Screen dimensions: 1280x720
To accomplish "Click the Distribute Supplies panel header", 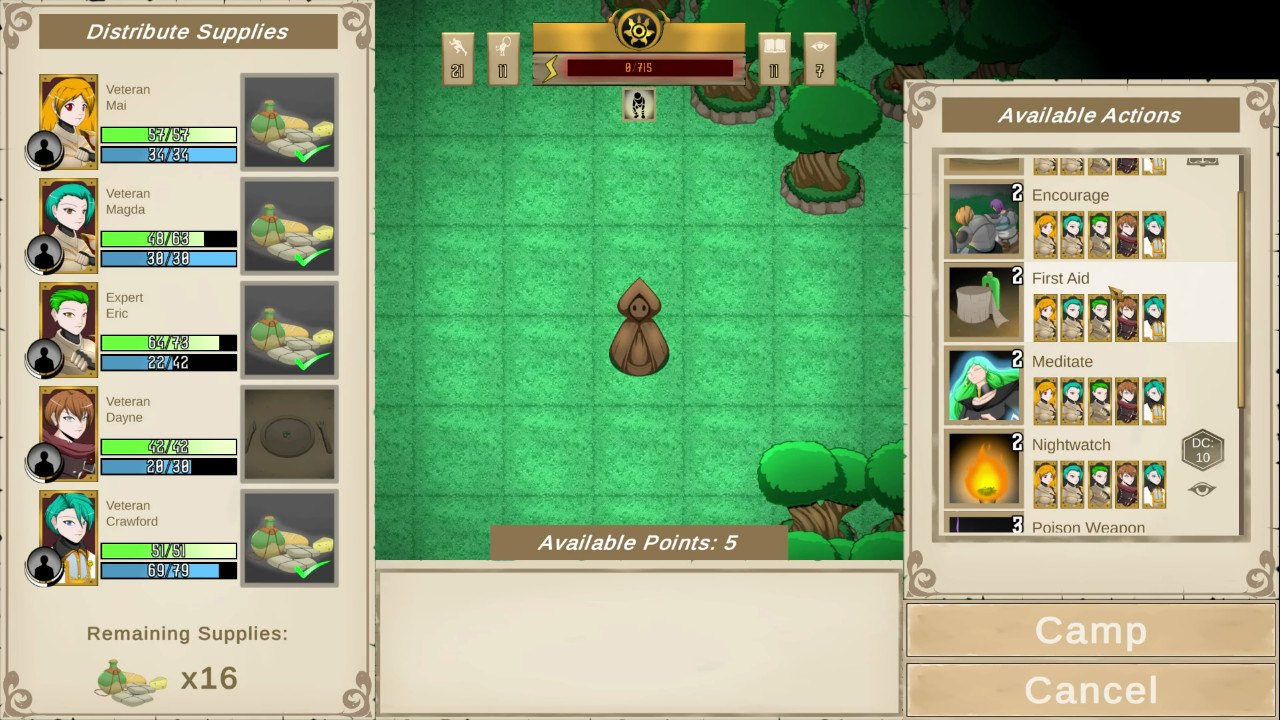I will (187, 31).
